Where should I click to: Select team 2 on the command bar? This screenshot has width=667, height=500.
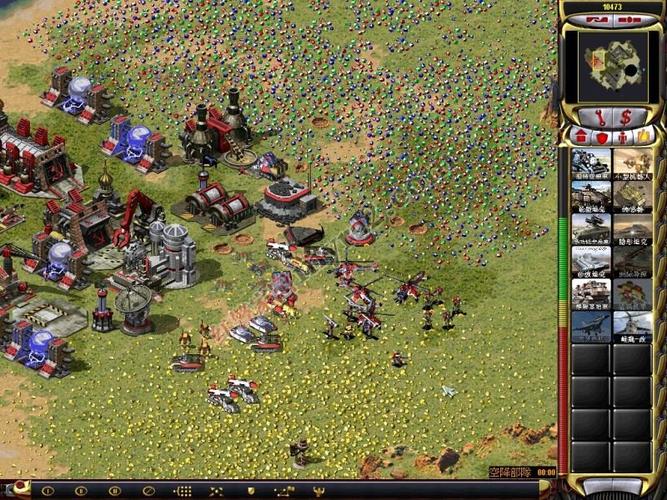tap(80, 491)
